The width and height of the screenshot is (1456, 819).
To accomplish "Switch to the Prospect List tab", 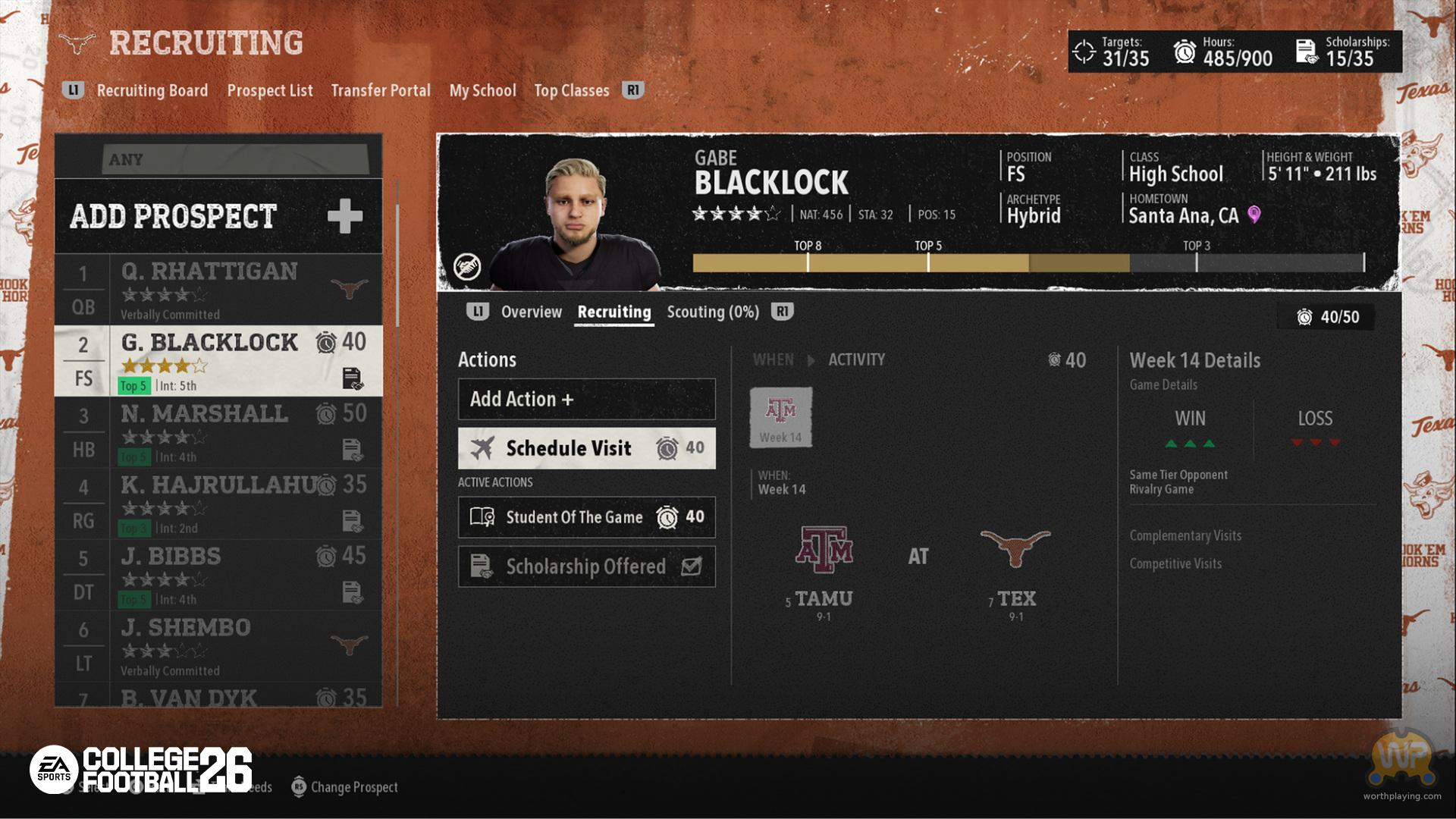I will click(269, 90).
